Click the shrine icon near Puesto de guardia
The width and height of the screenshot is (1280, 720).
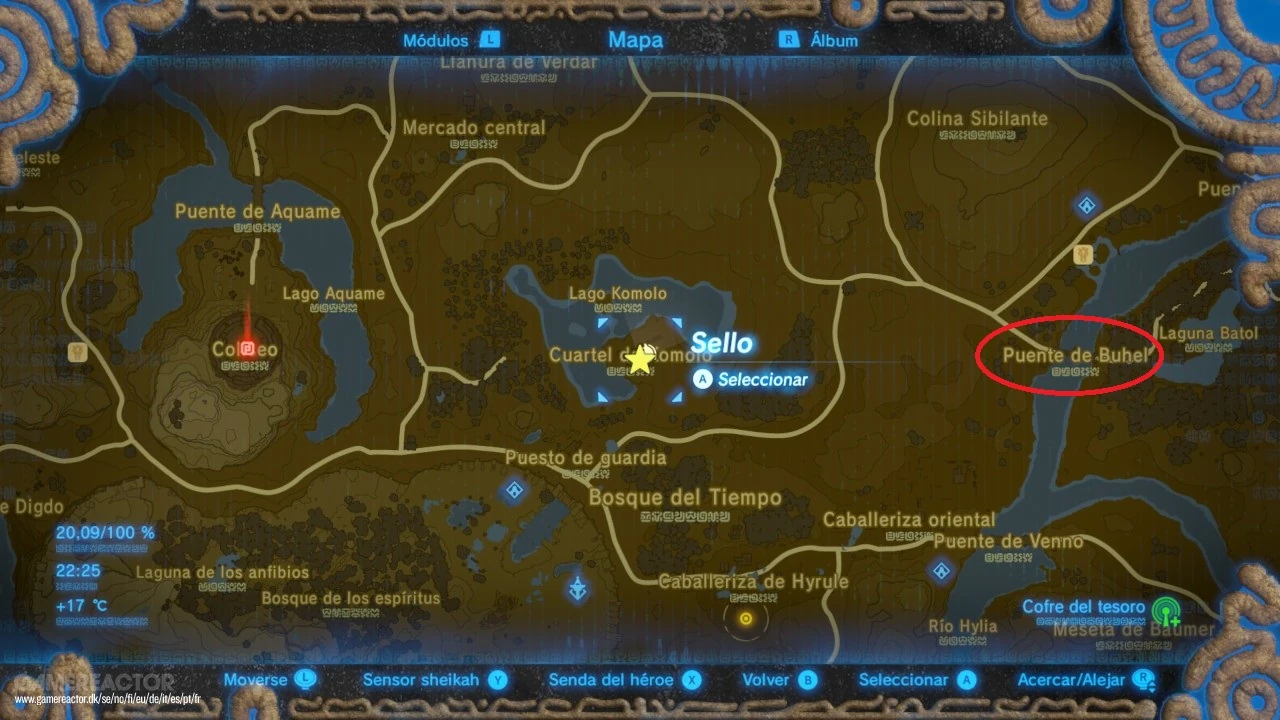(513, 490)
